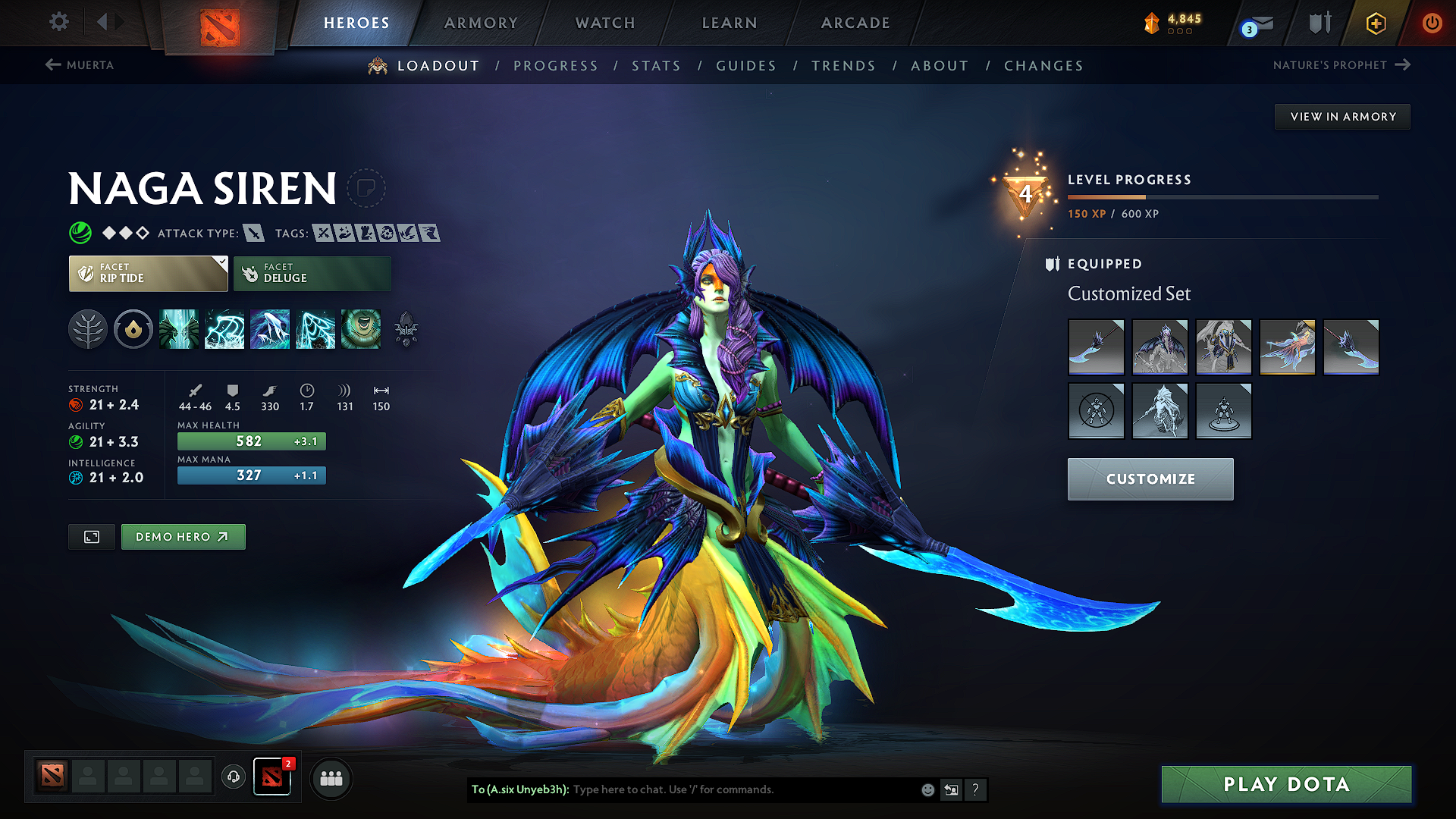The height and width of the screenshot is (819, 1456).
Task: Click the Song of the Siren ability icon
Action: tap(361, 329)
